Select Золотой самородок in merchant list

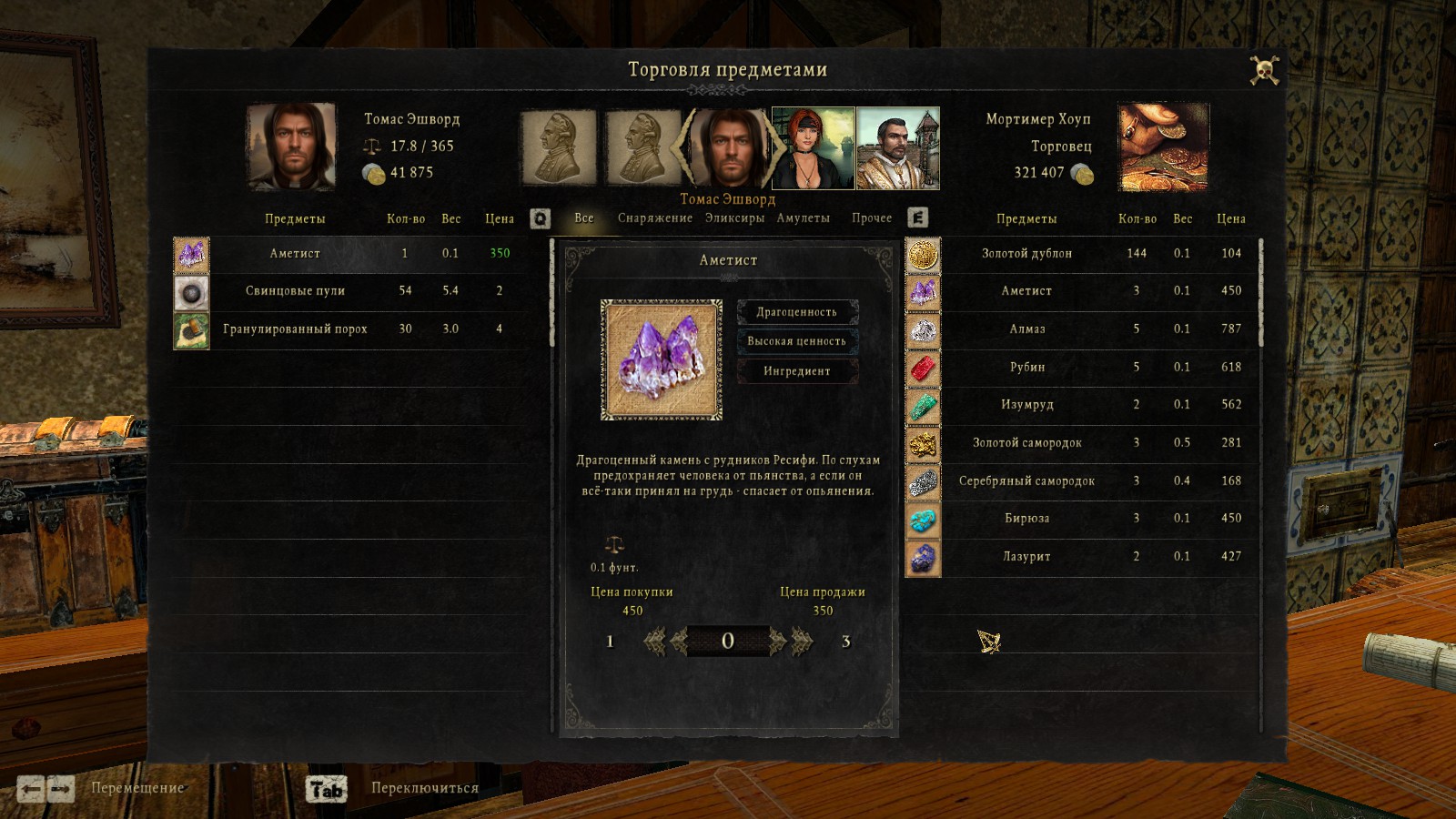point(1026,443)
